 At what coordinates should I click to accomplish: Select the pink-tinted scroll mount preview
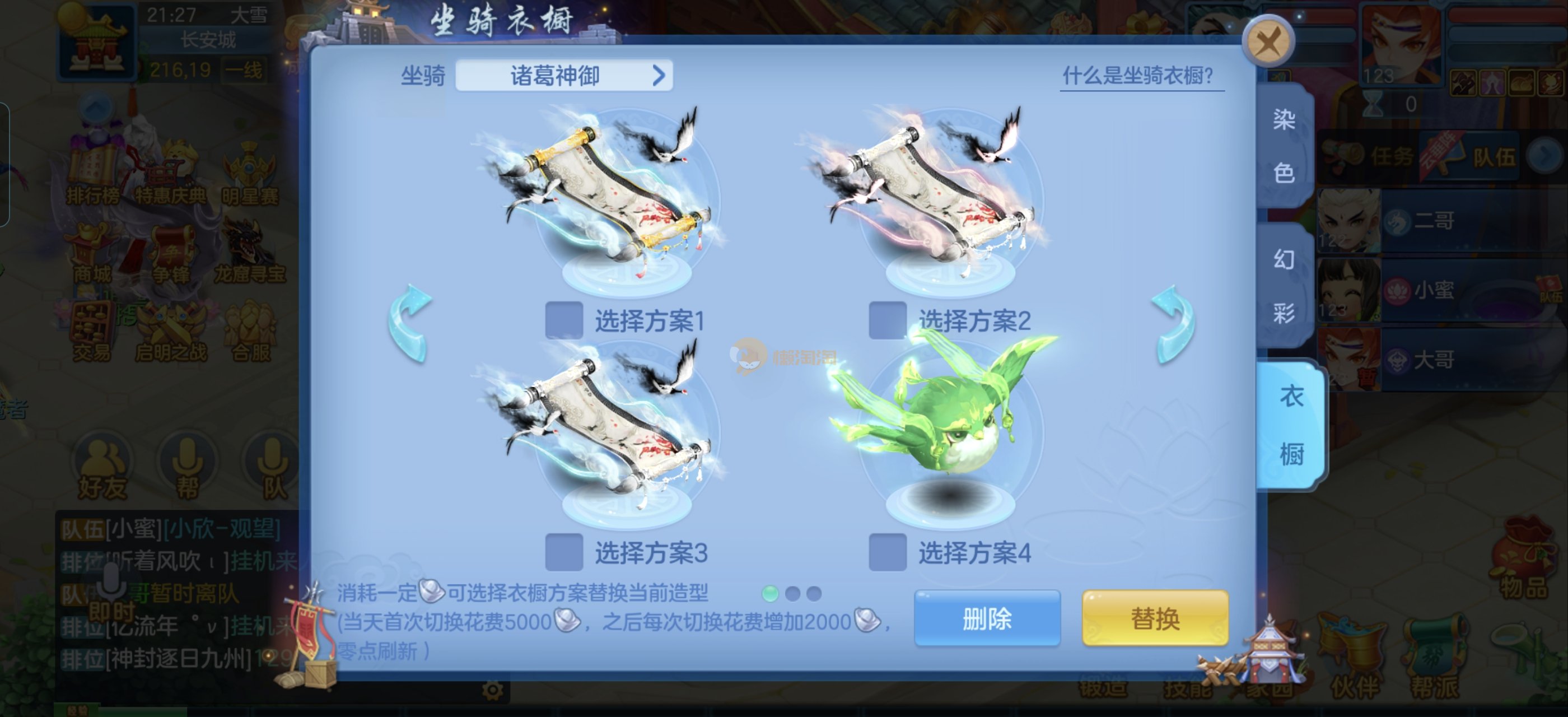coord(931,195)
